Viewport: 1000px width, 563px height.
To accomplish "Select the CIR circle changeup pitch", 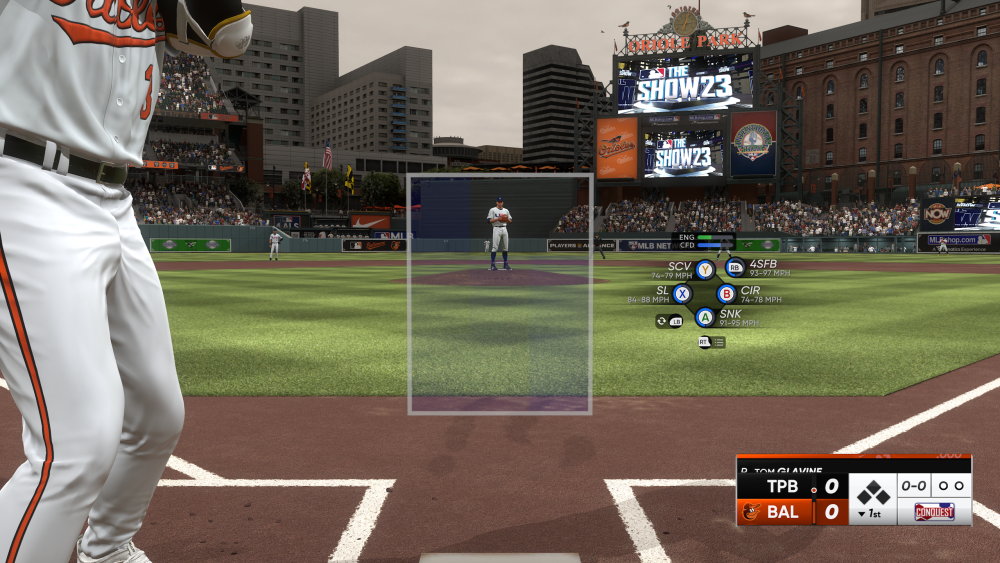I will pyautogui.click(x=726, y=294).
